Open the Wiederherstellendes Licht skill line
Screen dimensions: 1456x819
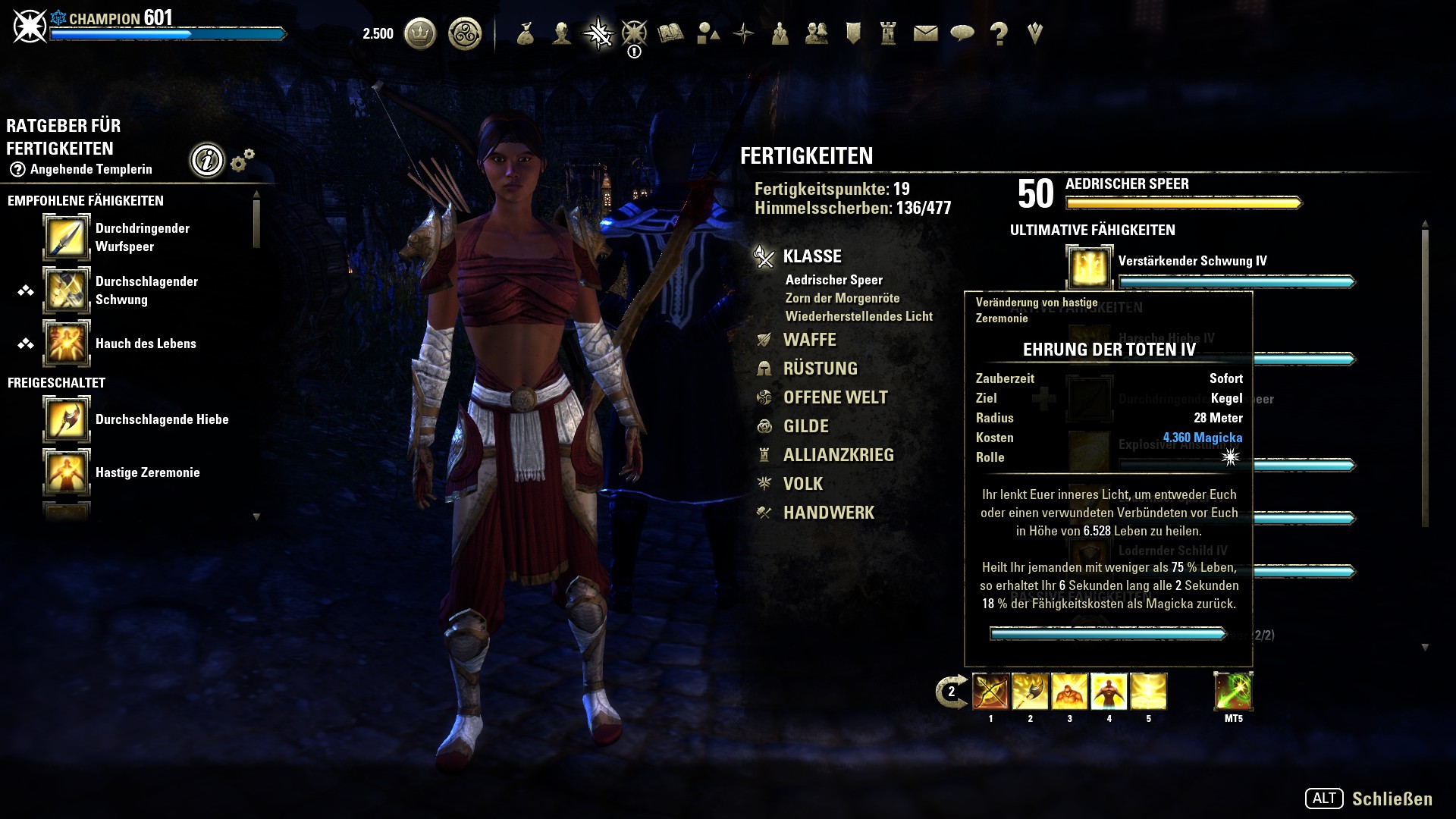[858, 316]
